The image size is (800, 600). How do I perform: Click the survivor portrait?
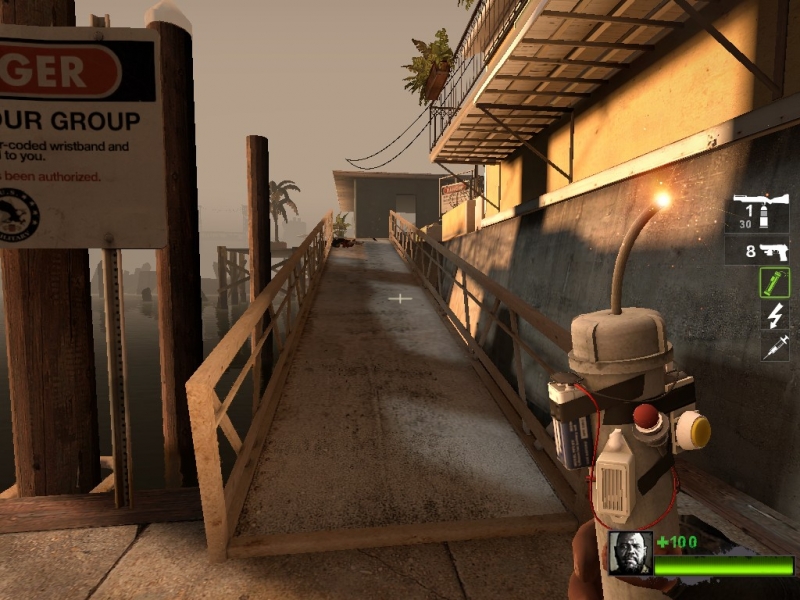[631, 553]
